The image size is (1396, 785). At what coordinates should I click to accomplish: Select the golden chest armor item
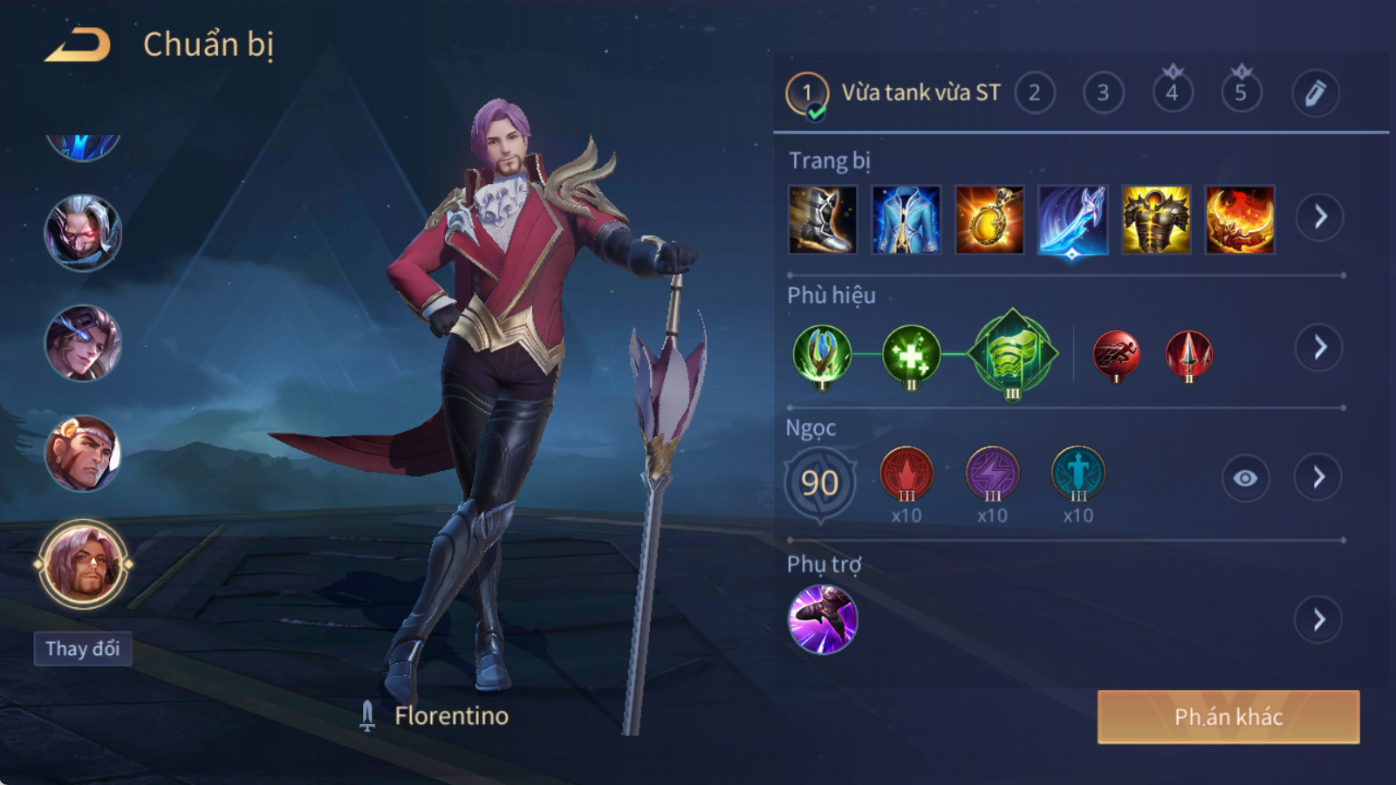click(1156, 219)
